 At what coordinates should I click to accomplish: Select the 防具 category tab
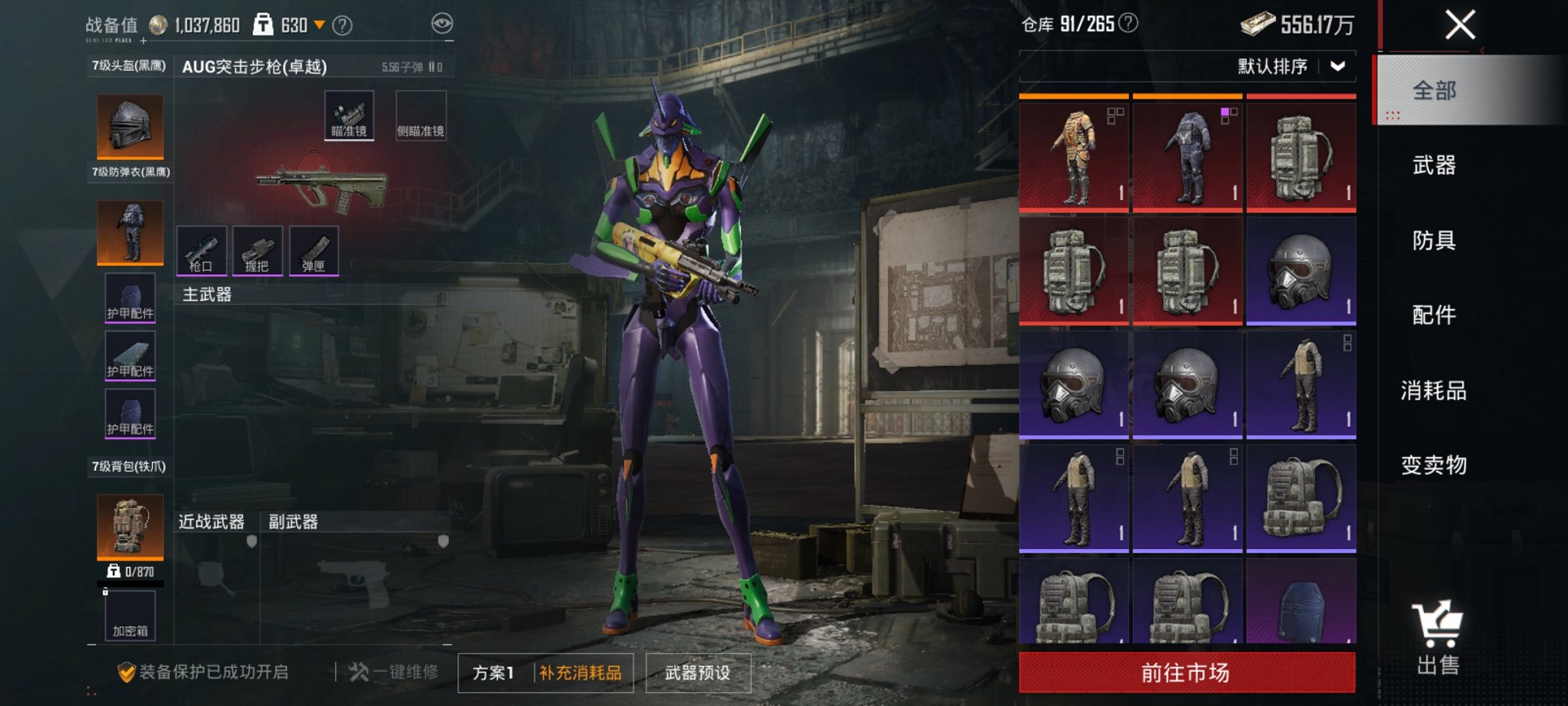(x=1433, y=240)
